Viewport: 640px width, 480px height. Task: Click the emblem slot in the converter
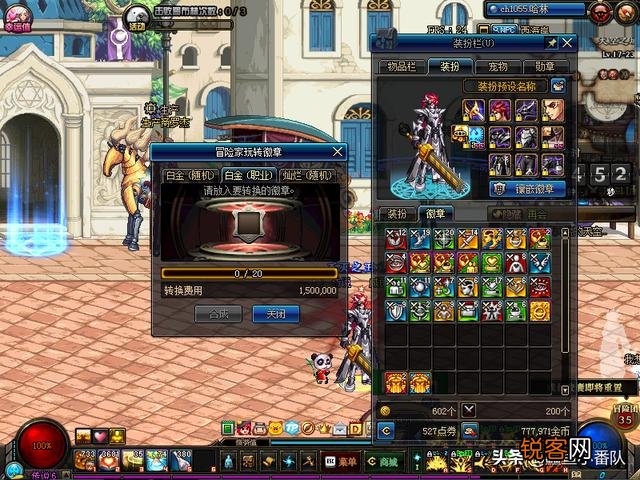point(249,229)
